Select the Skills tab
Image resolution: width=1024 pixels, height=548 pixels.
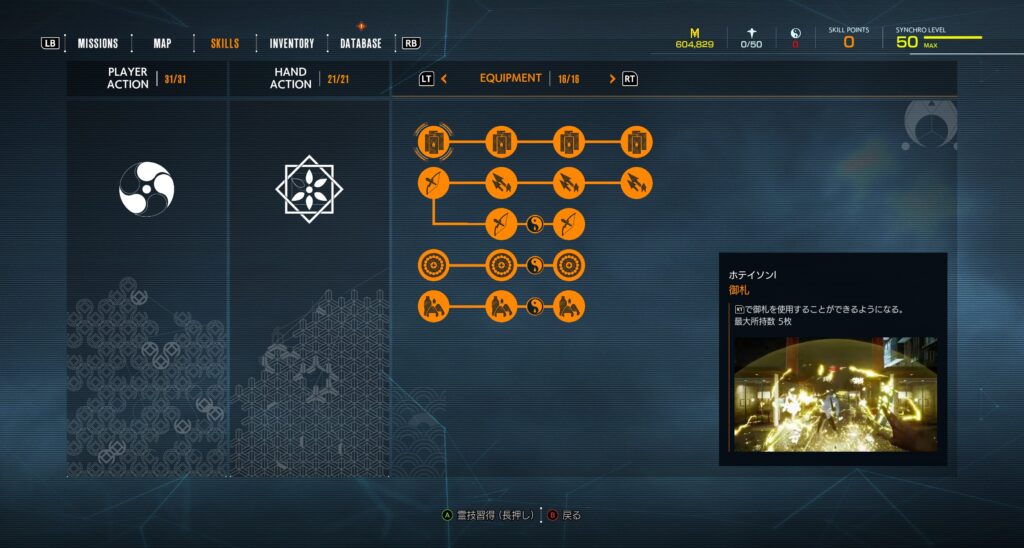(x=224, y=43)
